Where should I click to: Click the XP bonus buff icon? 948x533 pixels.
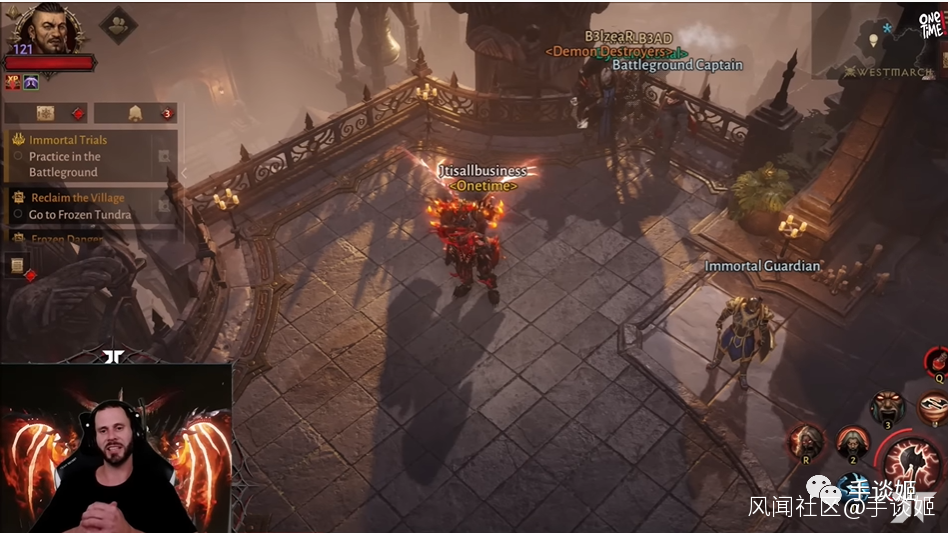pos(13,82)
